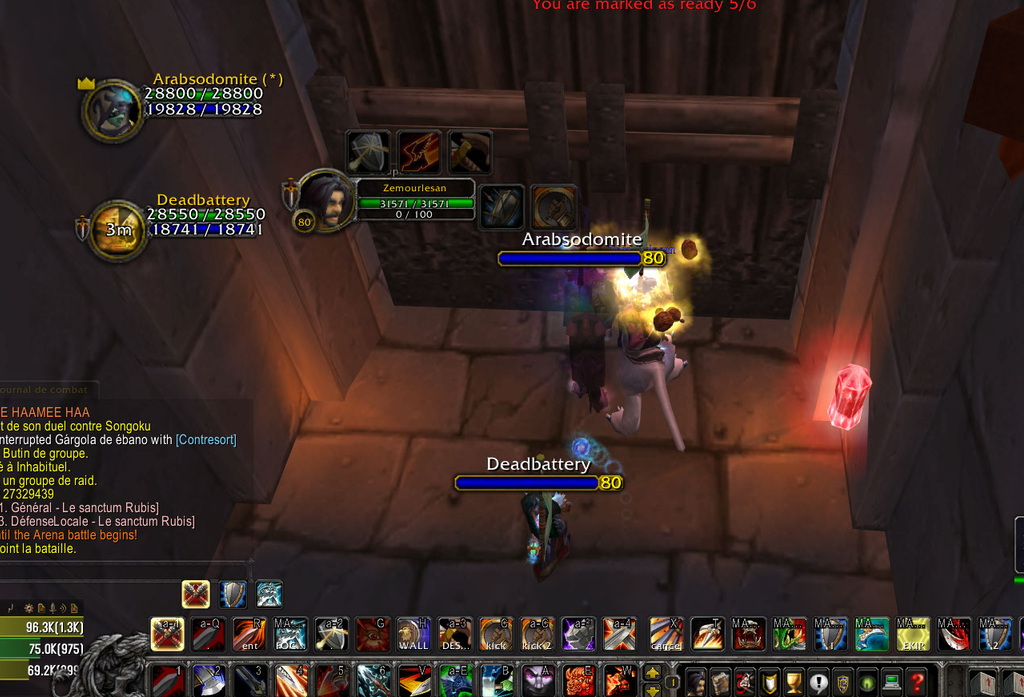Use the EKIP yellow macro button
1024x697 pixels.
(x=913, y=634)
